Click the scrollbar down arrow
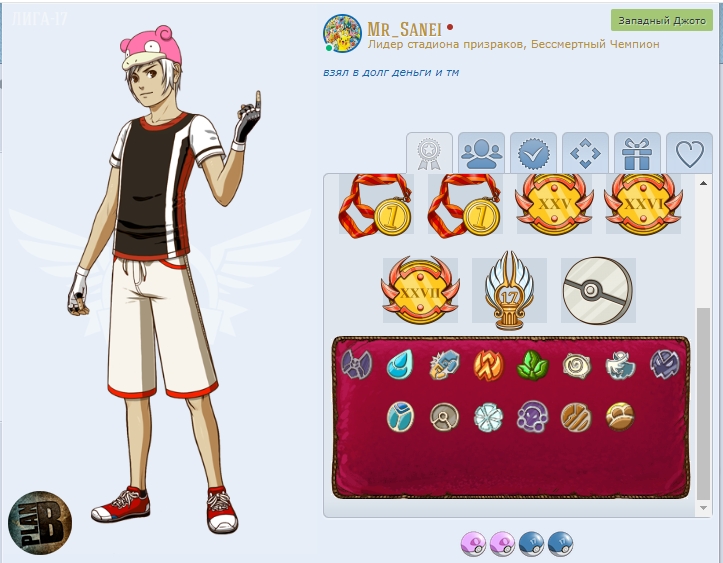Image resolution: width=723 pixels, height=563 pixels. (704, 509)
